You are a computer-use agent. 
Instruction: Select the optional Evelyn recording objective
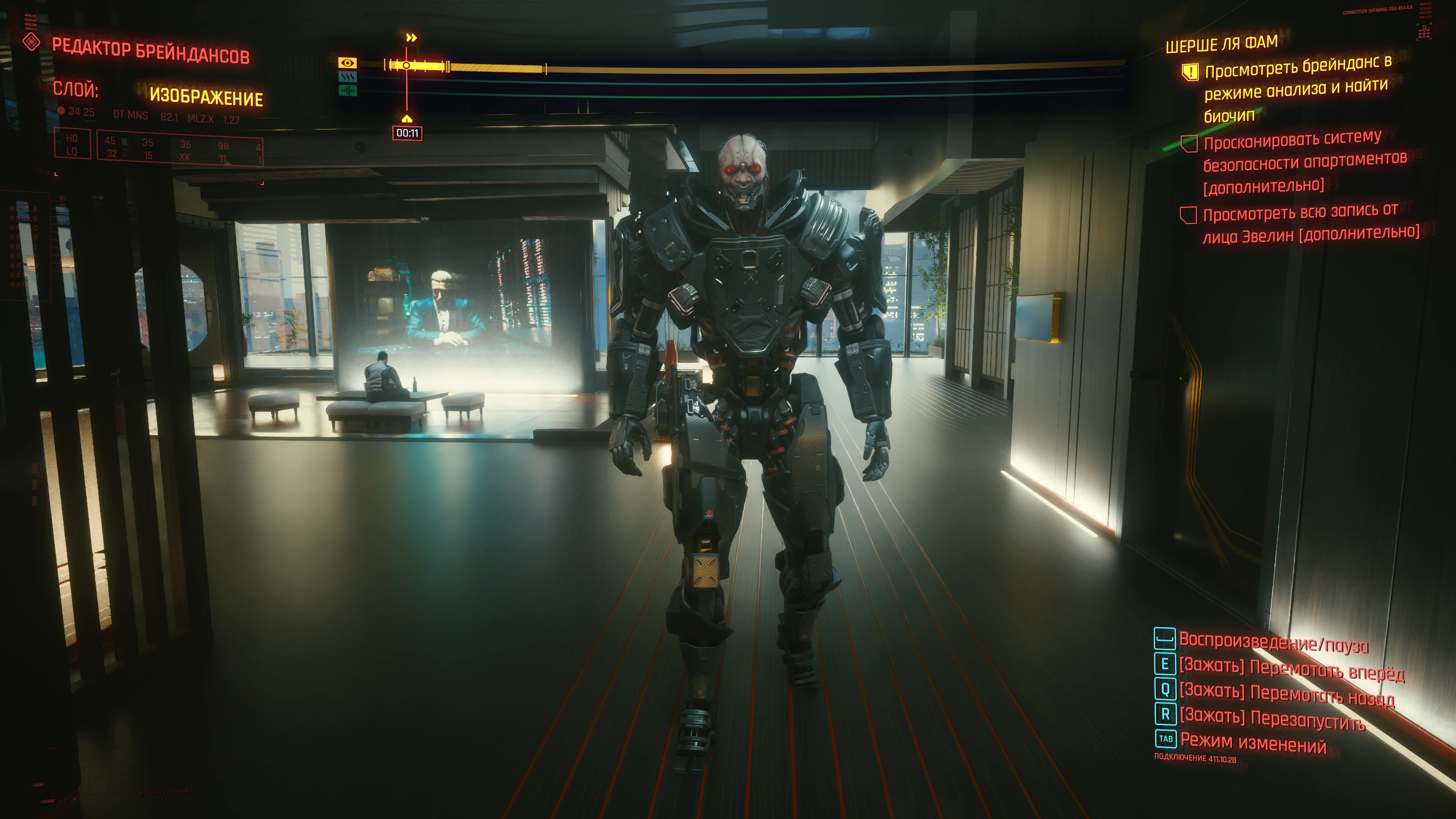(1308, 223)
